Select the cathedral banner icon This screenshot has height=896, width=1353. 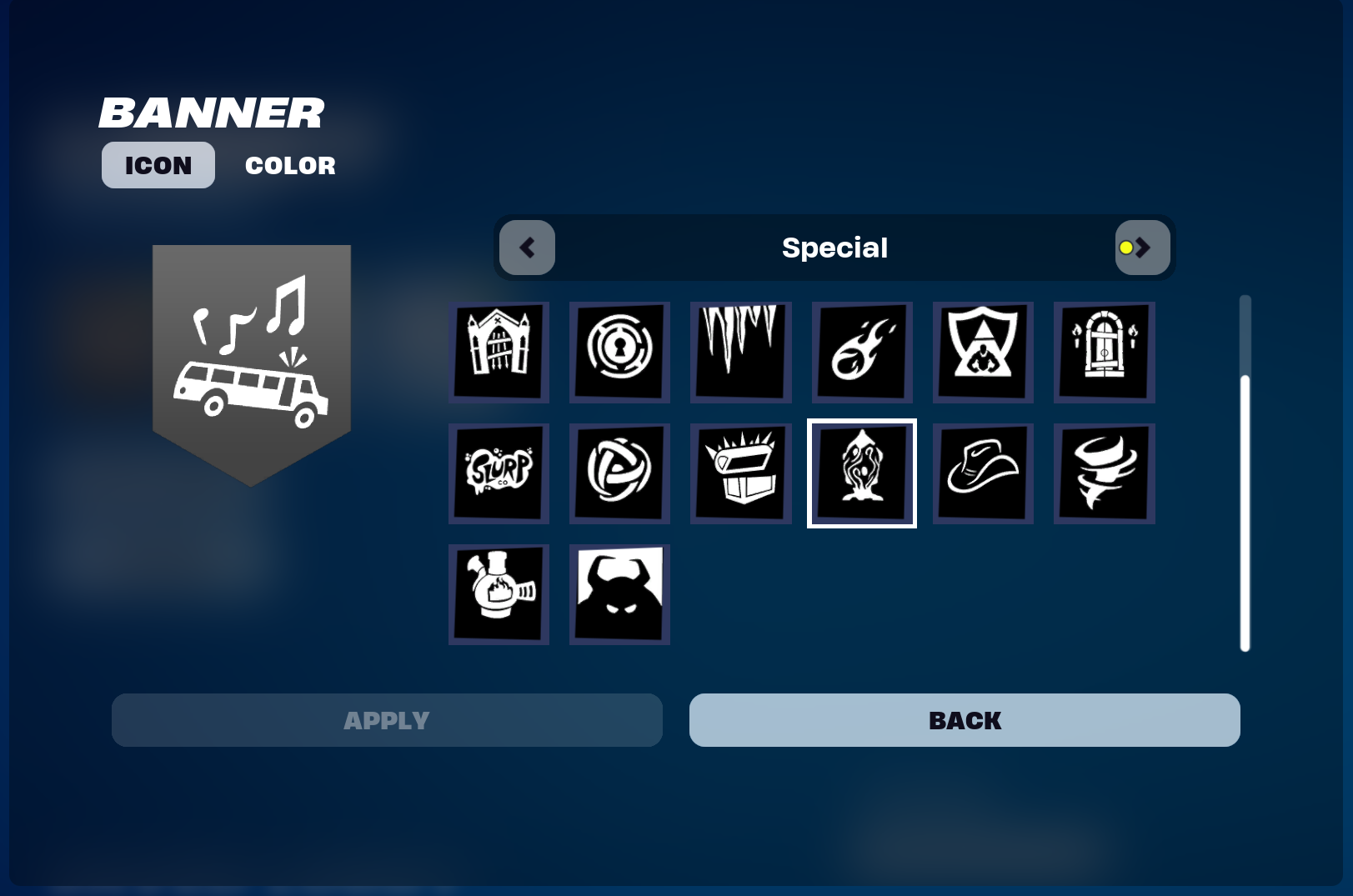(x=498, y=352)
